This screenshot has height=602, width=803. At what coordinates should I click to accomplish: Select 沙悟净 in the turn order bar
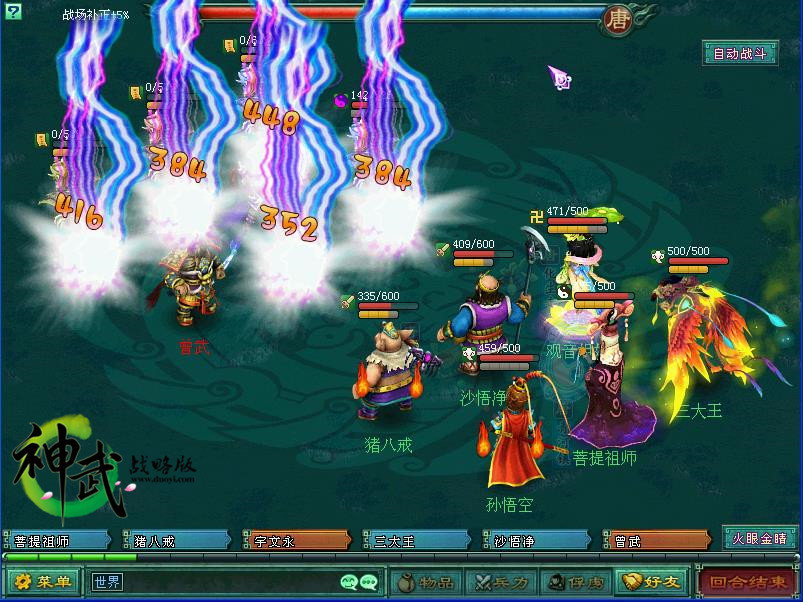[538, 541]
